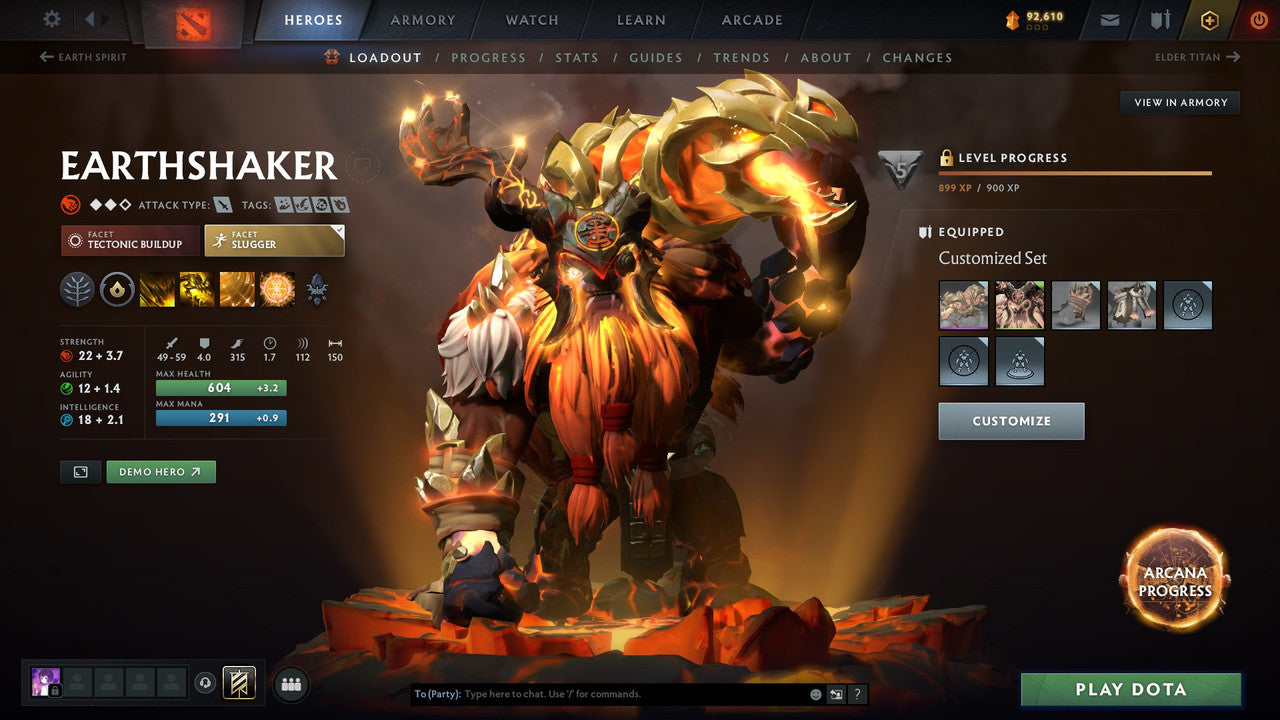Open the ARCADE menu
This screenshot has height=720, width=1280.
tap(751, 19)
